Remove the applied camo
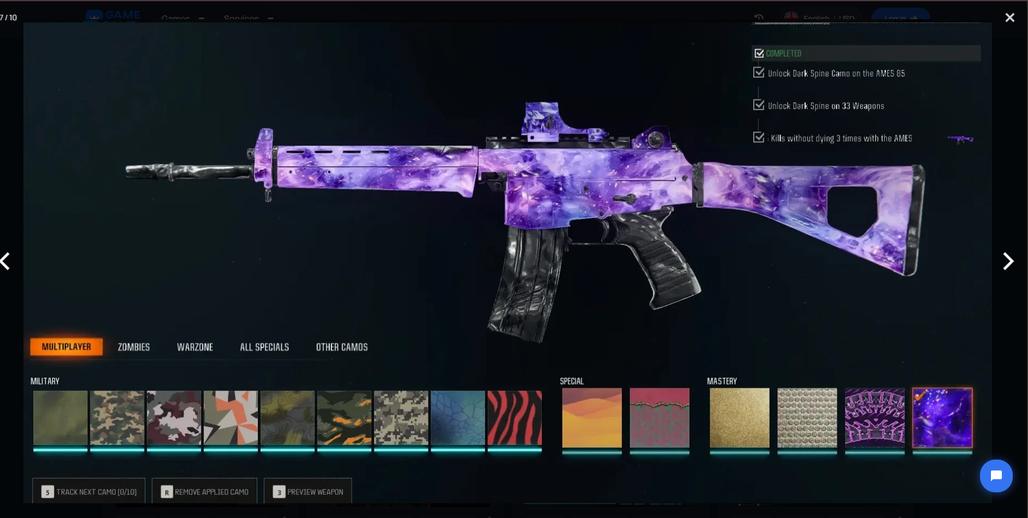Screen dimensions: 1028x518 [x=205, y=491]
